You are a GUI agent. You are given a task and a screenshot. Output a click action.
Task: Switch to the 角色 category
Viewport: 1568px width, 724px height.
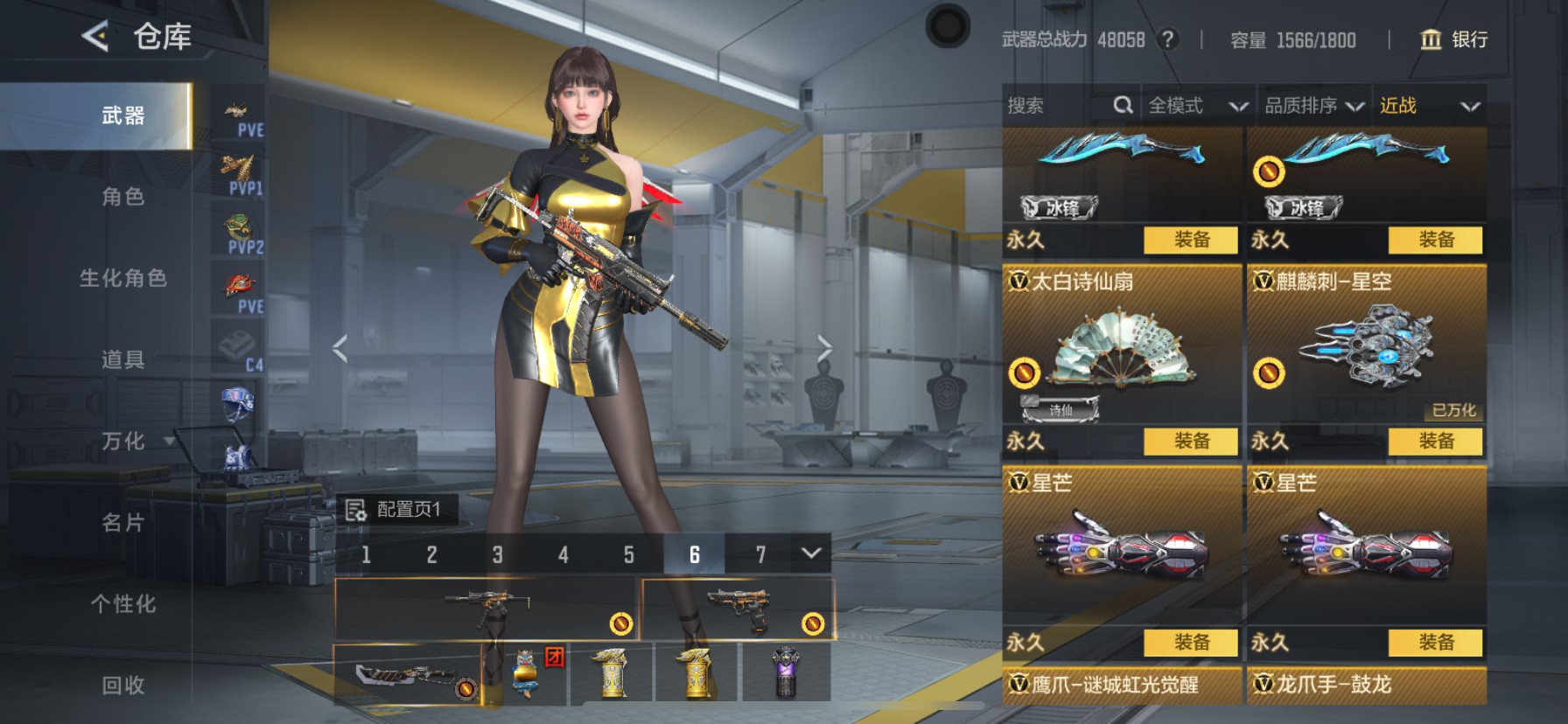[x=122, y=197]
